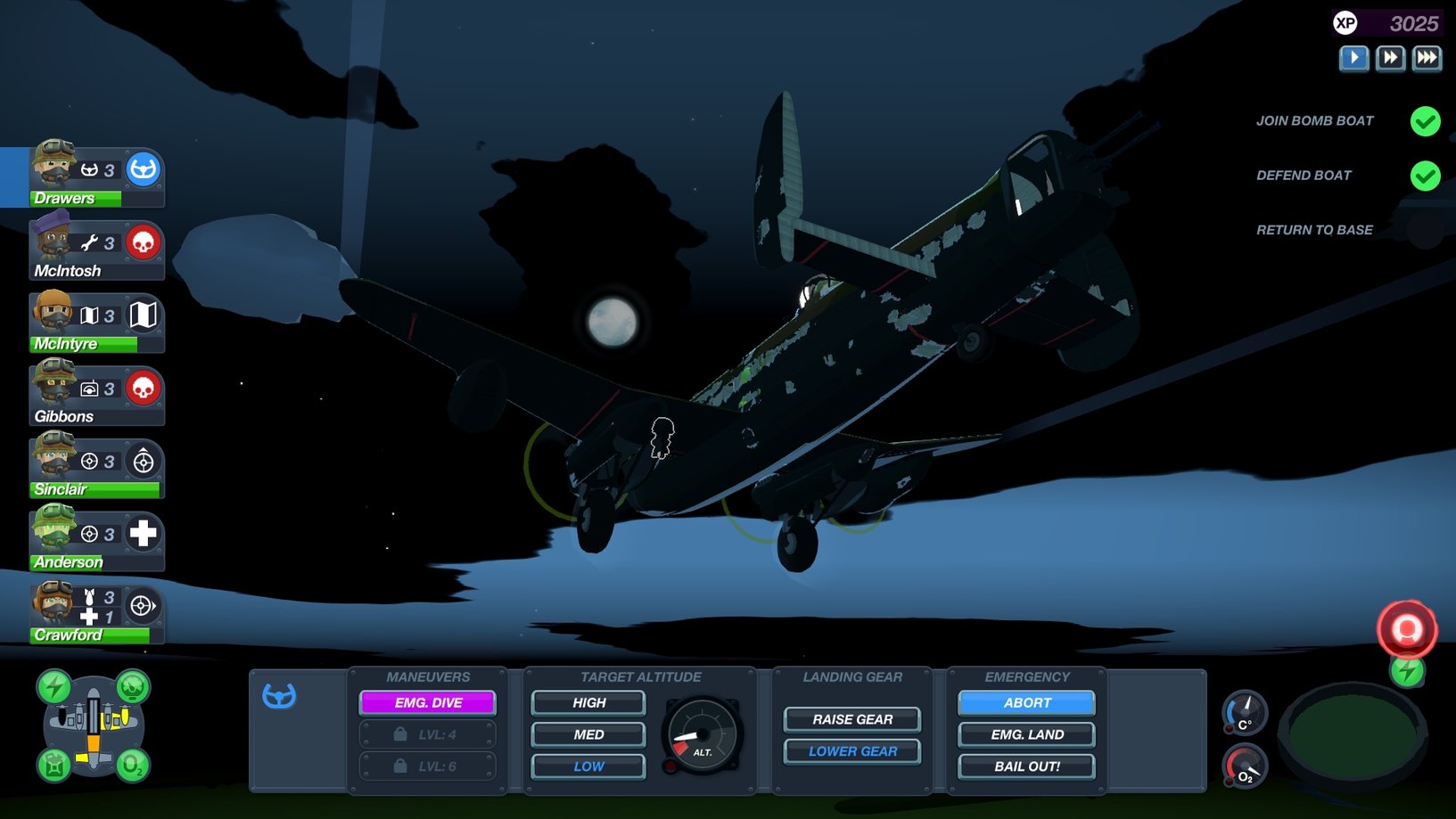The width and height of the screenshot is (1456, 819).
Task: Switch to triple fast-forward speed
Action: coord(1427,59)
